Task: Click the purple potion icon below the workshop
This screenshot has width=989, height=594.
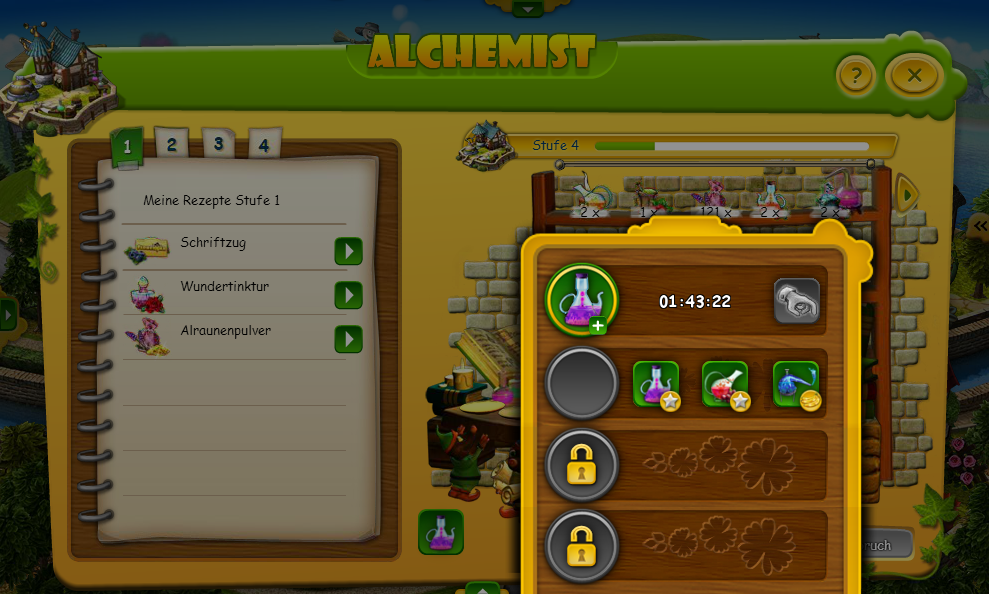Action: pos(441,532)
